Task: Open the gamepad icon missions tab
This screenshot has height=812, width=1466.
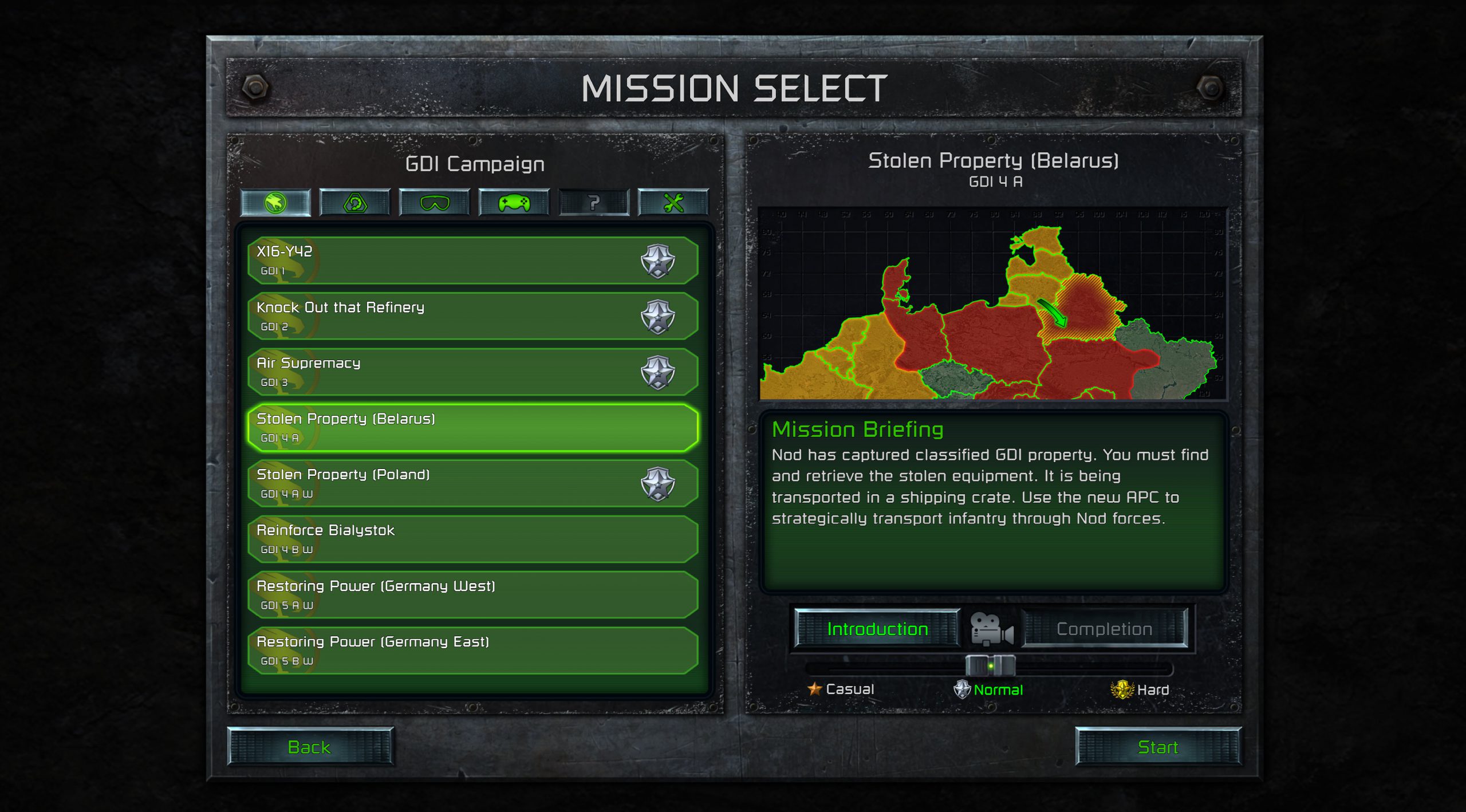Action: pyautogui.click(x=514, y=203)
